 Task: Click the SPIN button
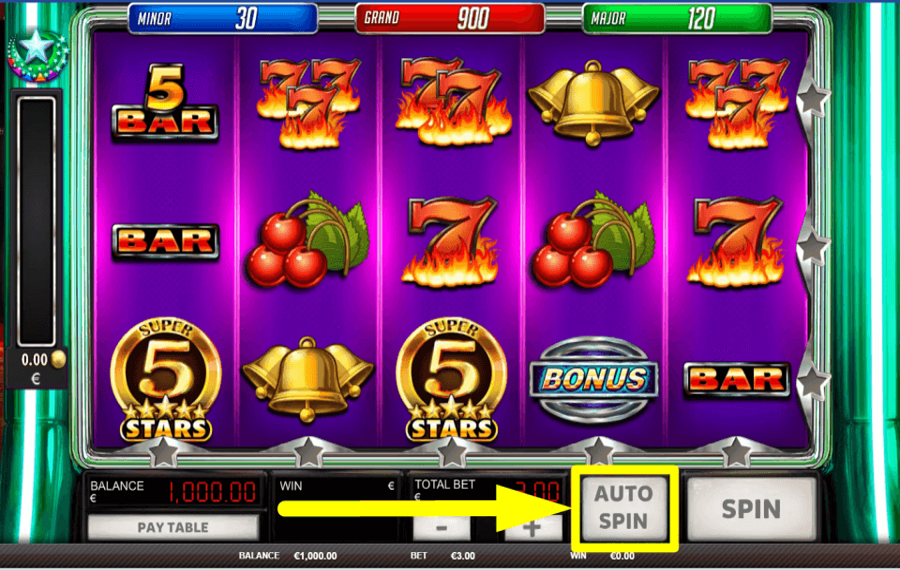pyautogui.click(x=751, y=508)
